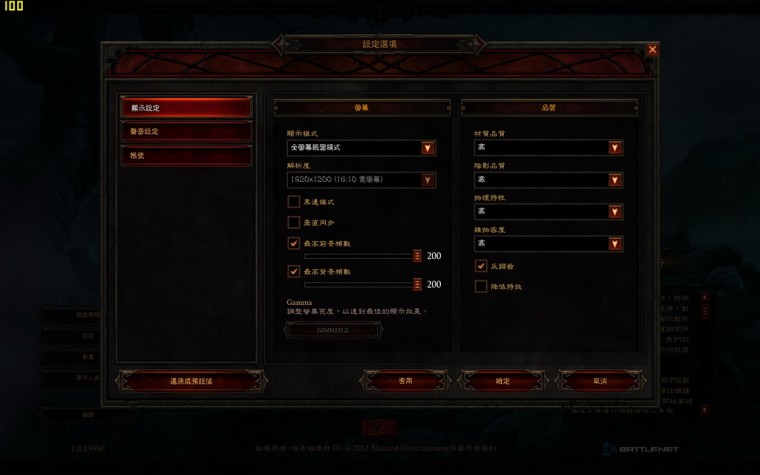Close the options window with the X

click(653, 49)
